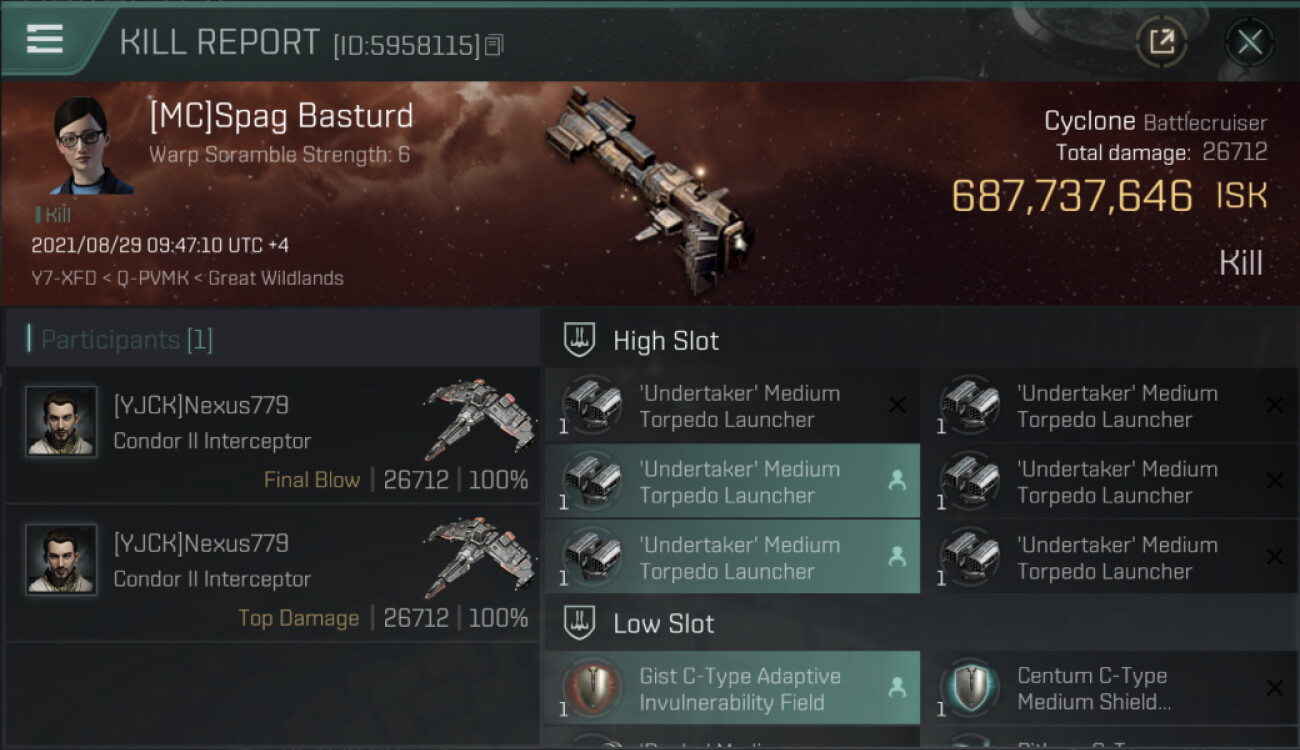The height and width of the screenshot is (750, 1300).
Task: Select Gist C-Type Adaptive Invulnerability Field
Action: click(732, 689)
